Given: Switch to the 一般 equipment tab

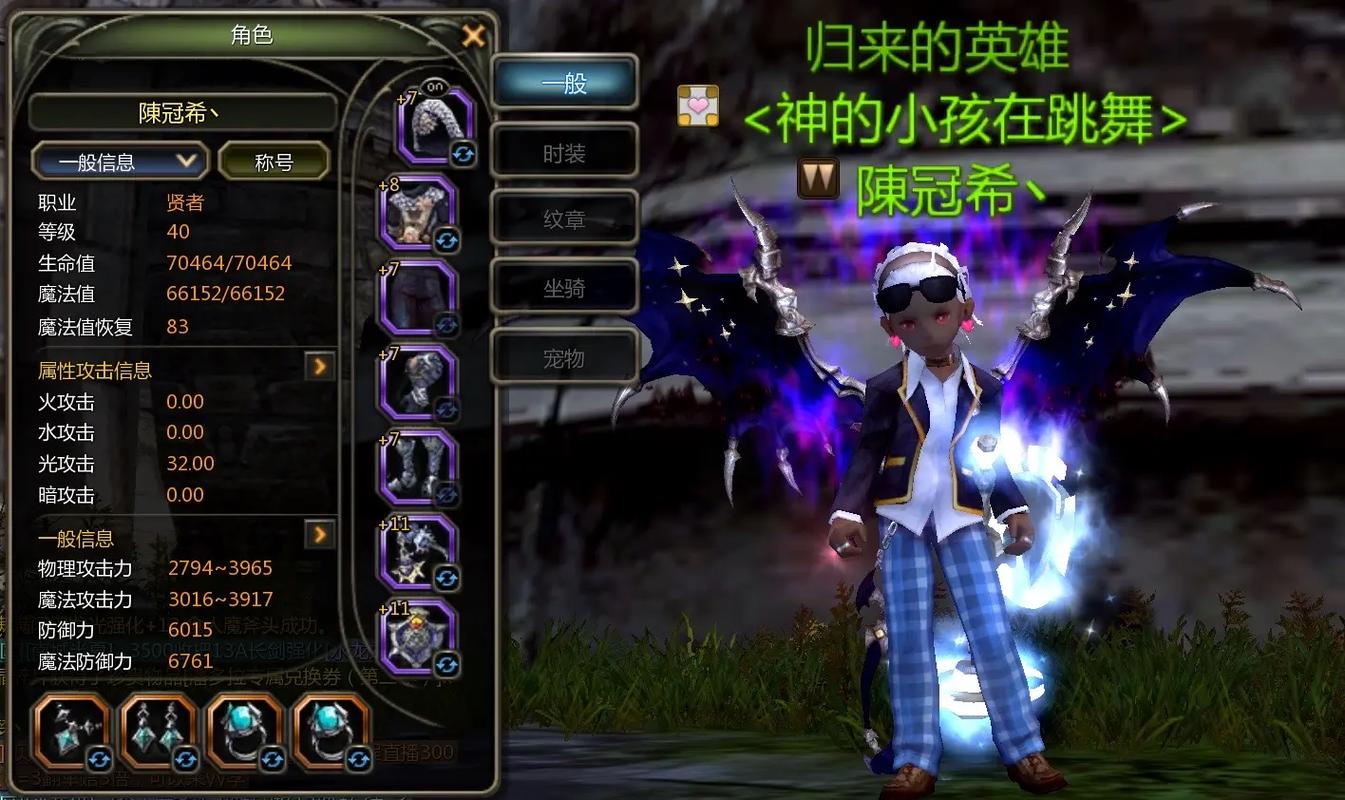Looking at the screenshot, I should point(564,83).
